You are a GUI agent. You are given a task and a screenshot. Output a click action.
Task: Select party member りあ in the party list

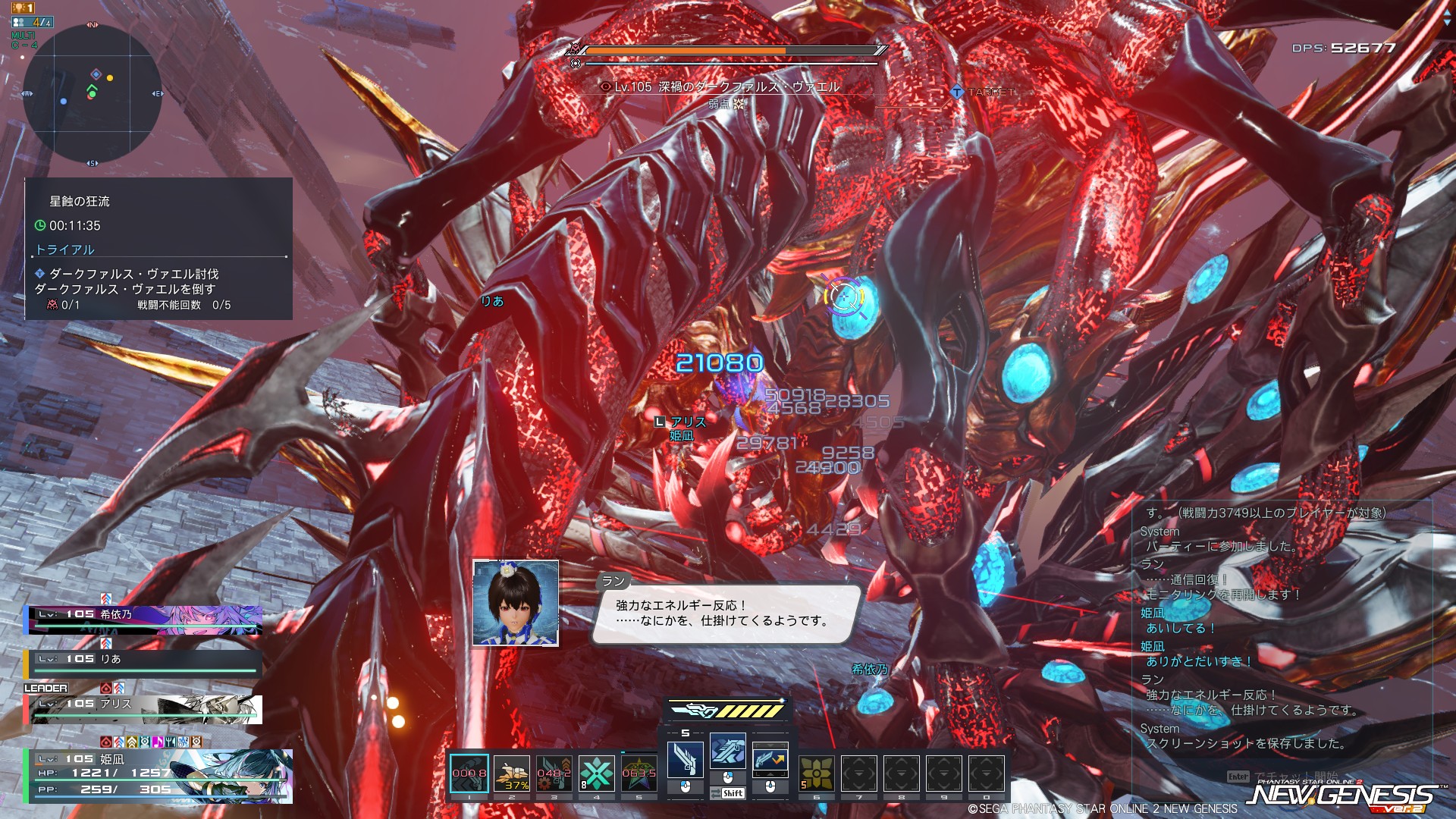[x=144, y=662]
